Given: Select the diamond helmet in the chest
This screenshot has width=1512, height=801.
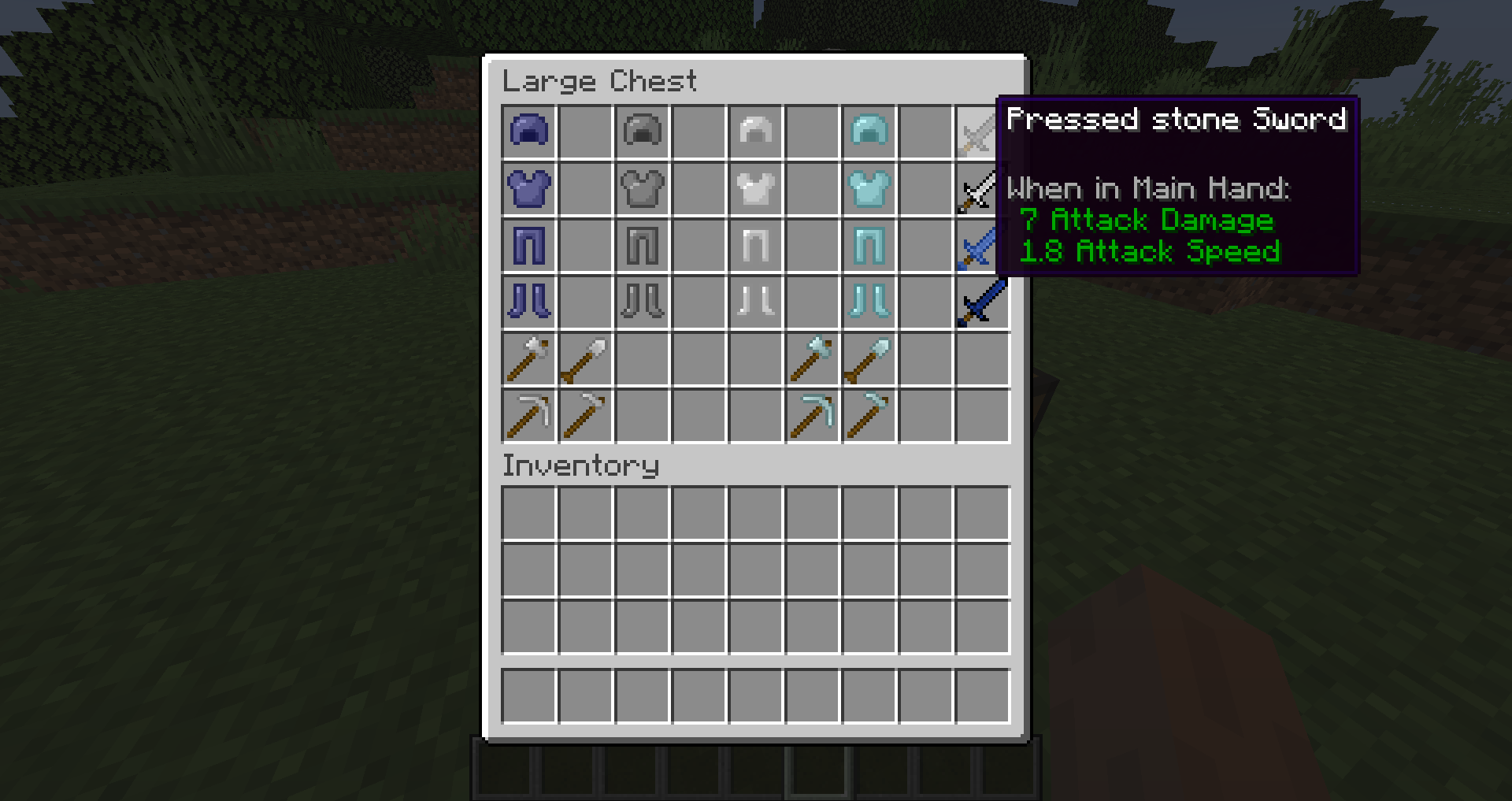Looking at the screenshot, I should click(x=869, y=132).
